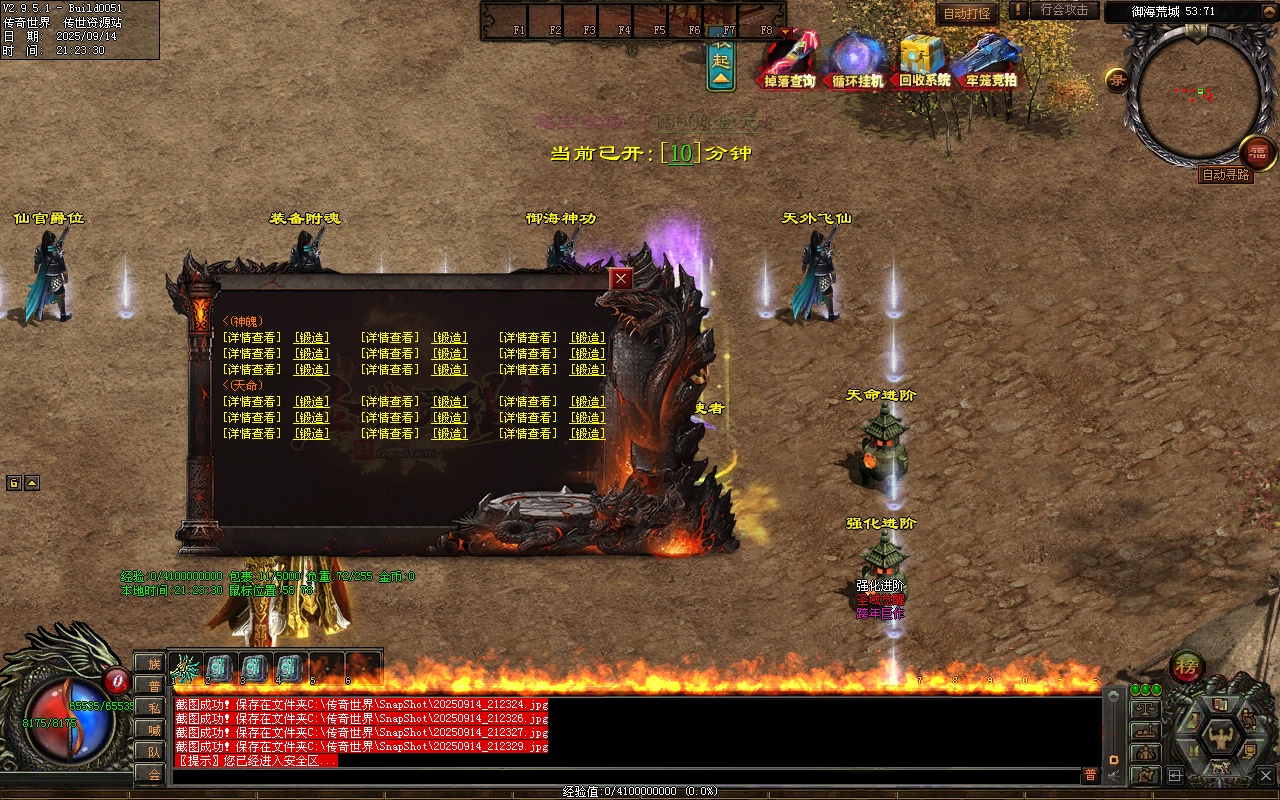Image resolution: width=1280 pixels, height=800 pixels.
Task: Open the balance scale trade button
Action: 1145,709
